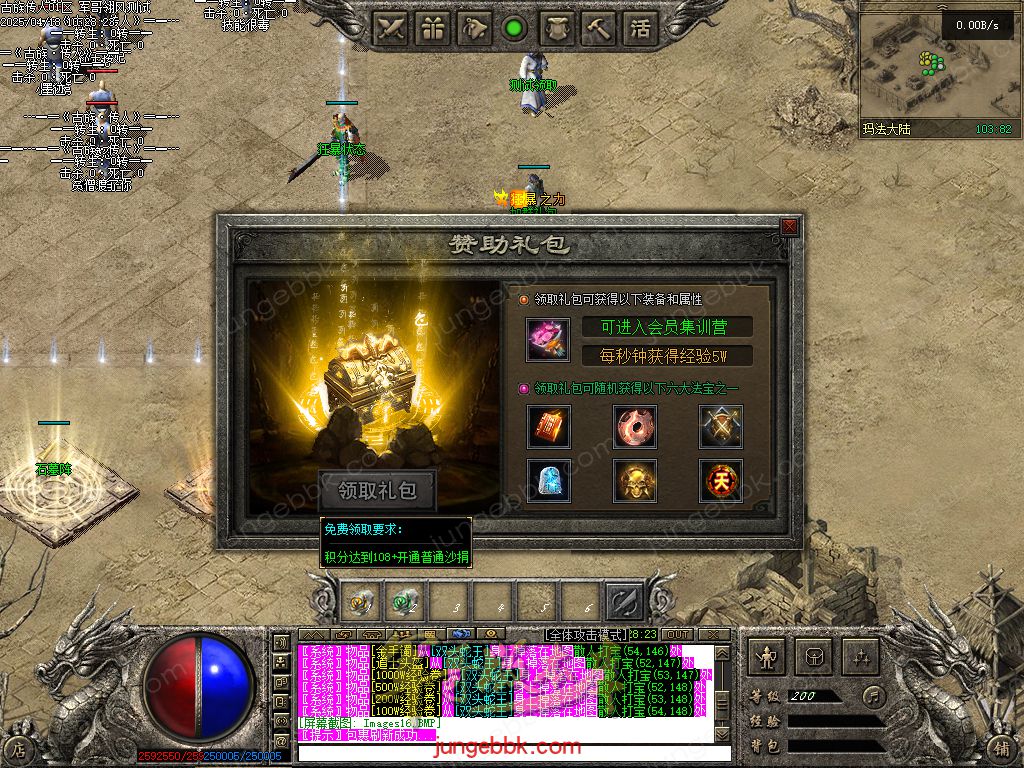Open the crossed swords menu in top bar
1024x768 pixels.
391,28
